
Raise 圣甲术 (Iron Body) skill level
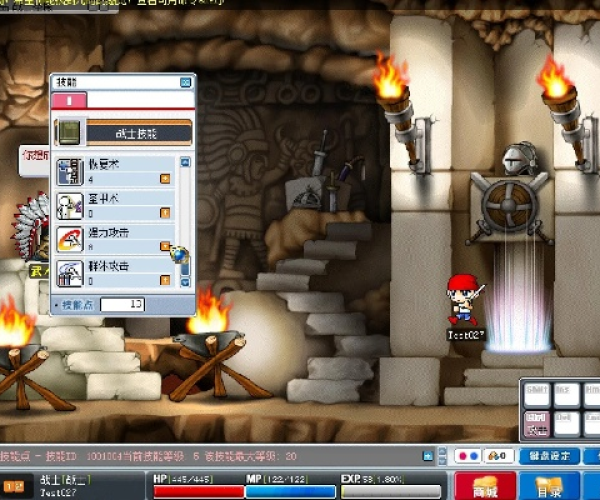tap(165, 213)
